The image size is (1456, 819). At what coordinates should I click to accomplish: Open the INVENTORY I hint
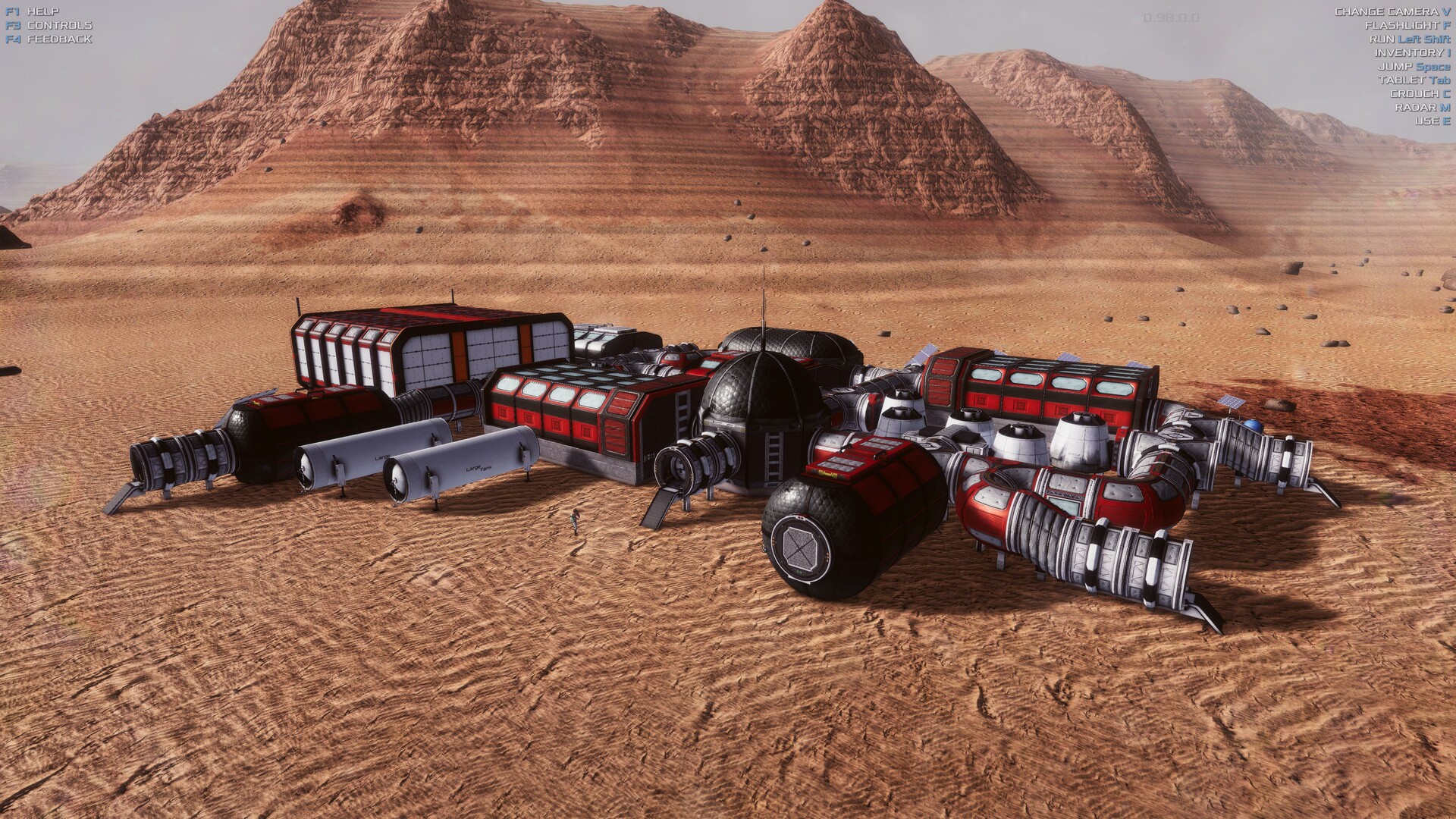(x=1412, y=53)
